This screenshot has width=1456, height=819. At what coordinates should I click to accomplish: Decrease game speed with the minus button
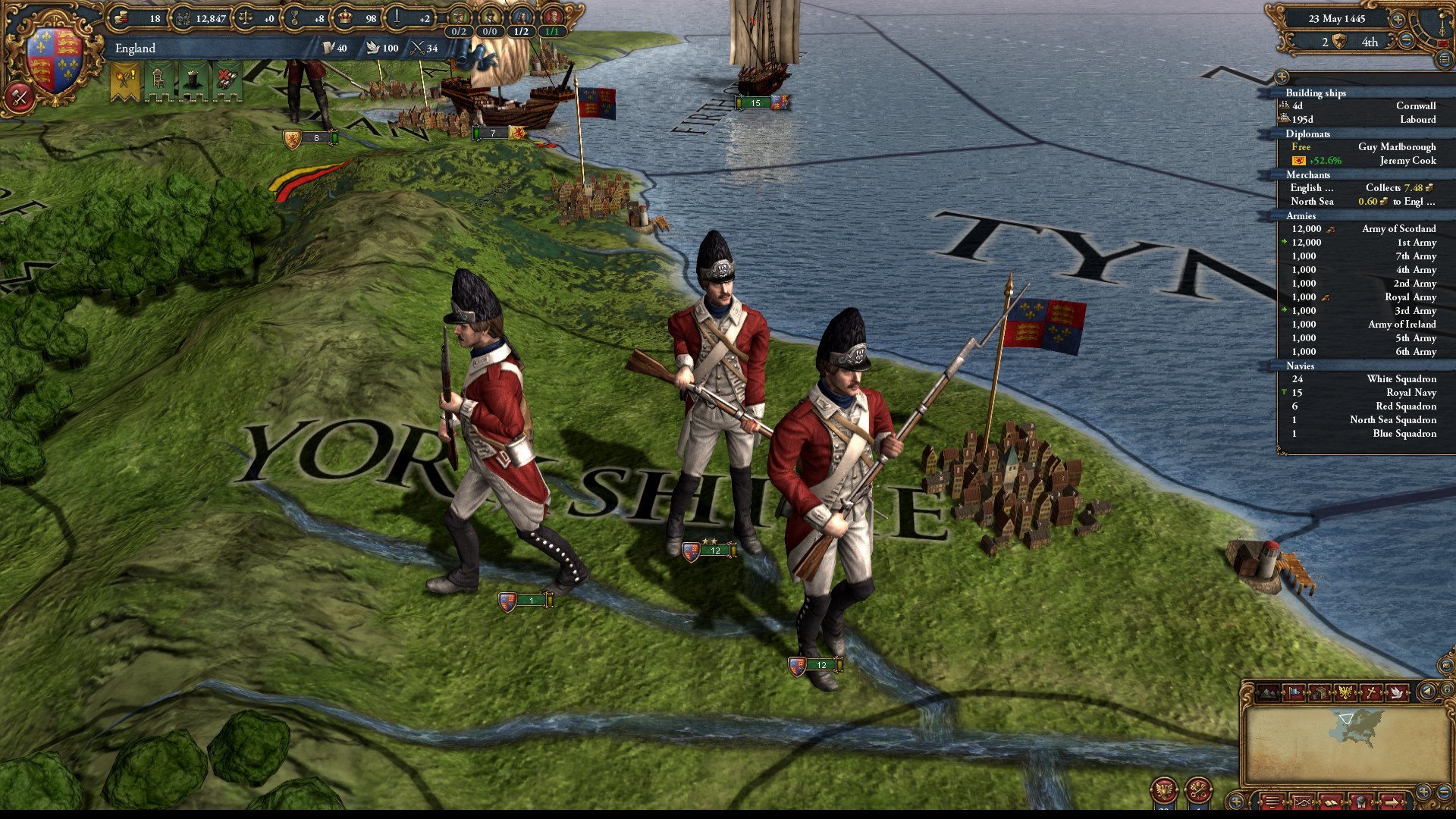pos(1406,41)
